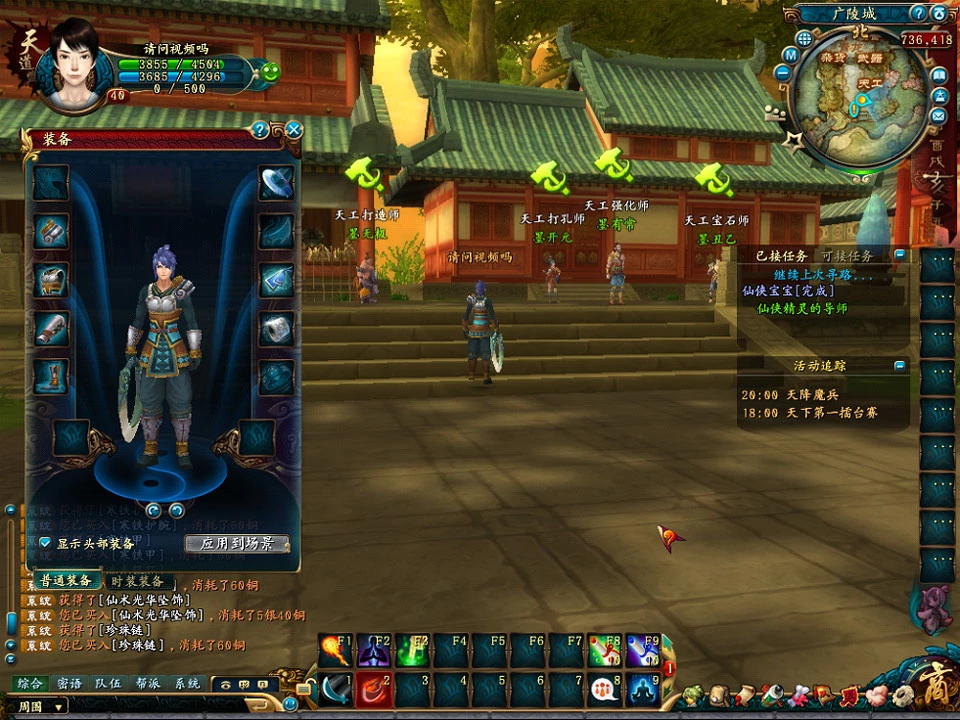Close the equipment (装备) panel
The image size is (960, 720).
click(294, 130)
